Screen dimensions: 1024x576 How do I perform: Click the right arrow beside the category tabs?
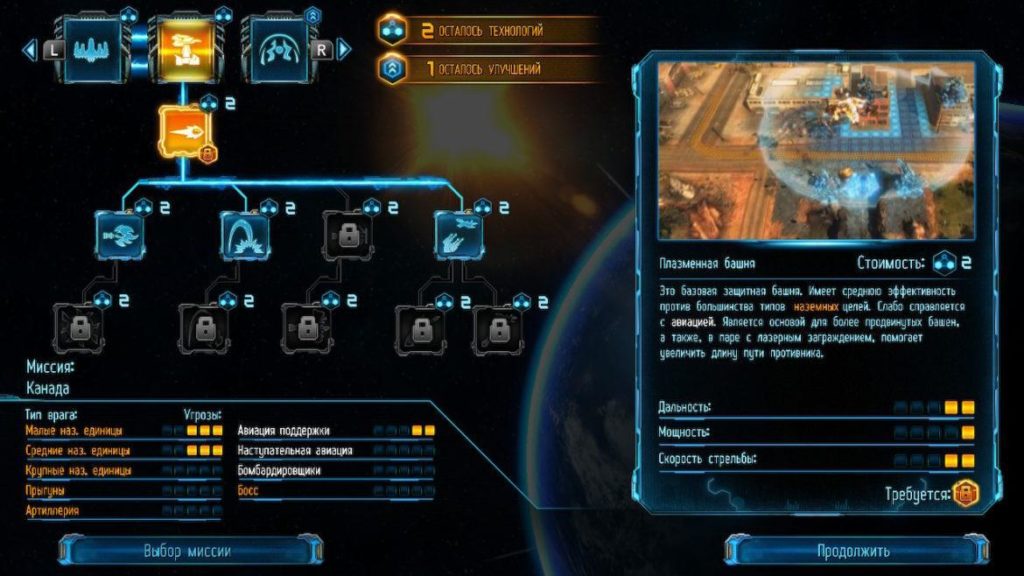[x=343, y=48]
